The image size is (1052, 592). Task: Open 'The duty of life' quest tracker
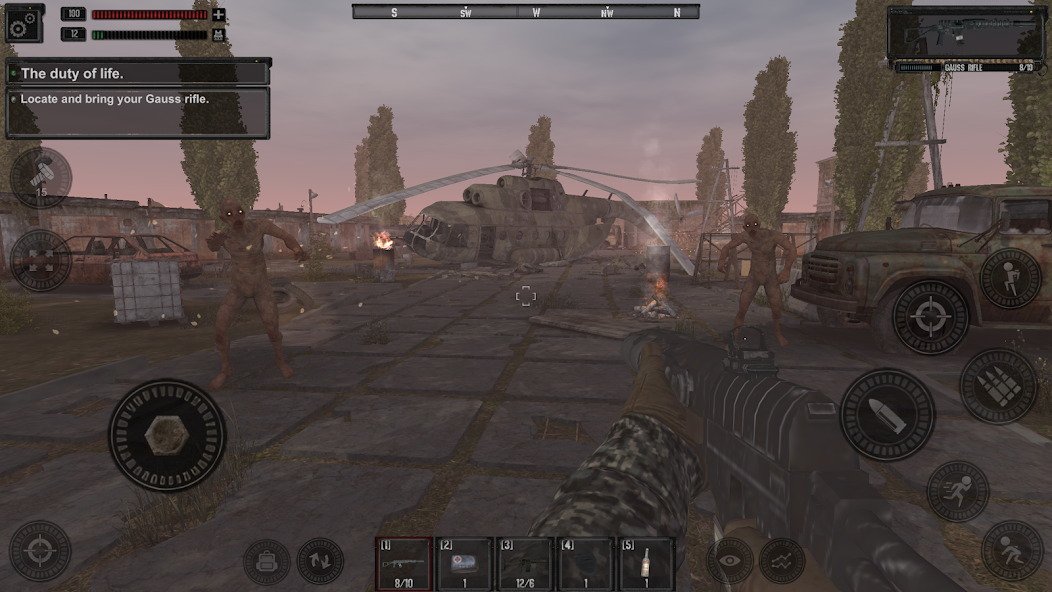138,73
